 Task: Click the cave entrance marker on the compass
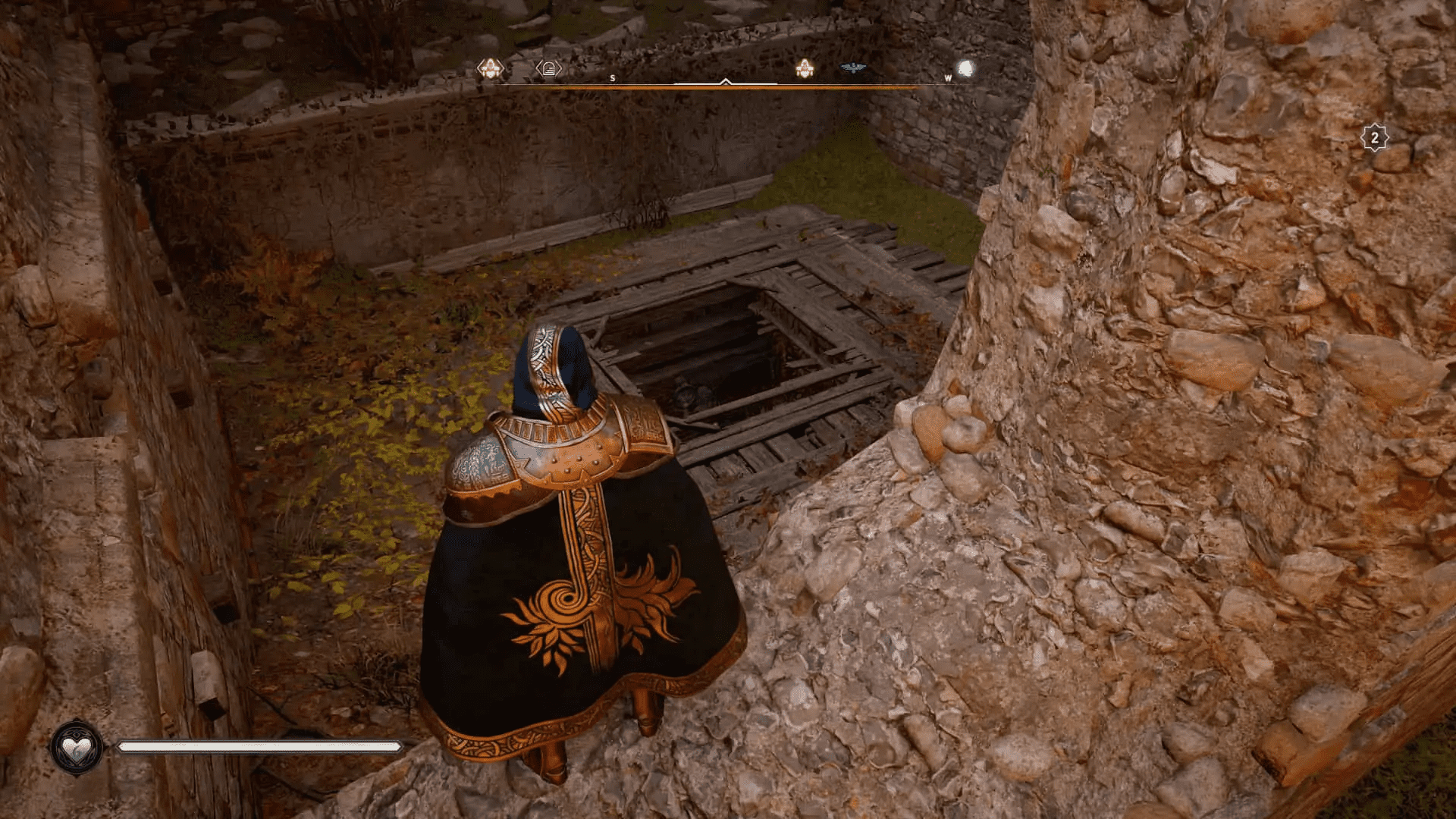(x=548, y=70)
